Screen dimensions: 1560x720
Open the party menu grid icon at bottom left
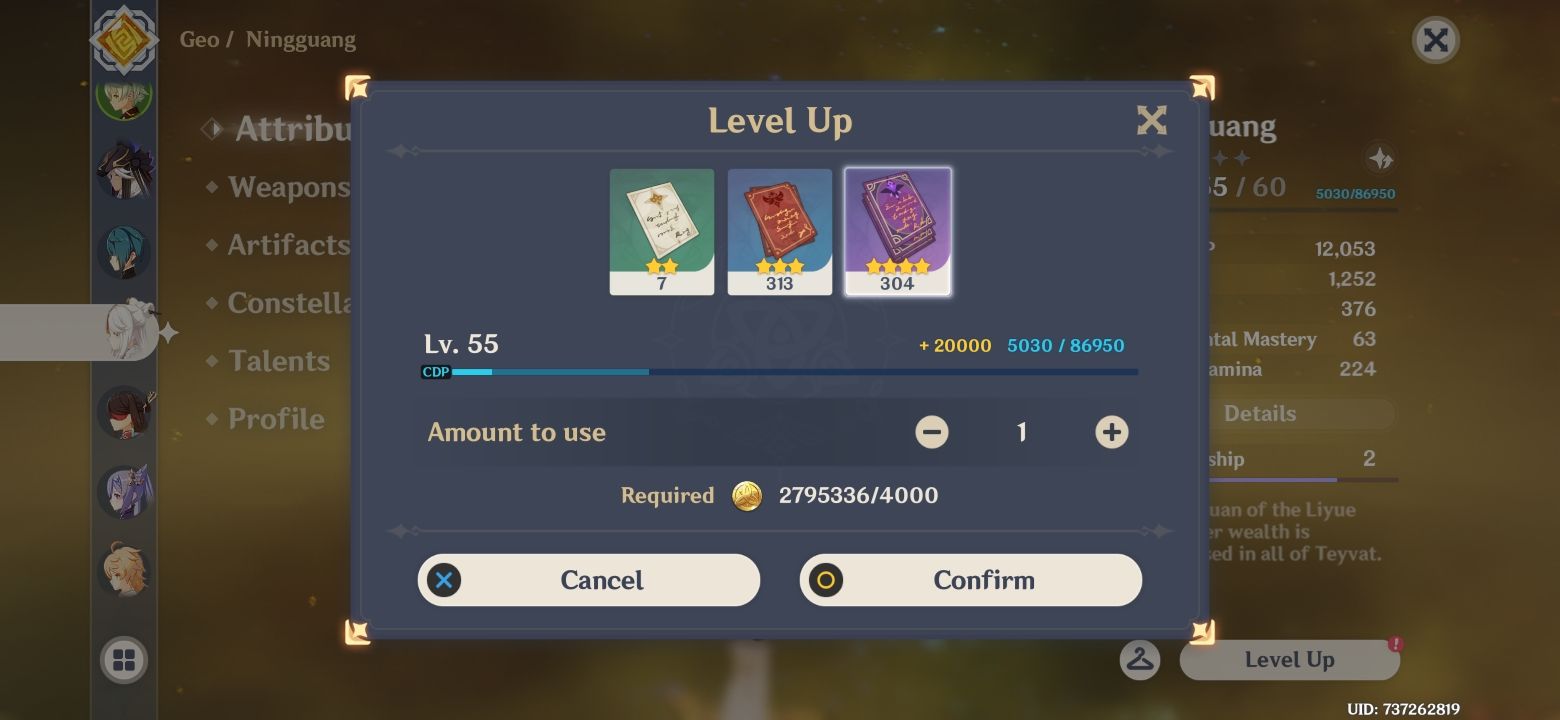point(125,659)
